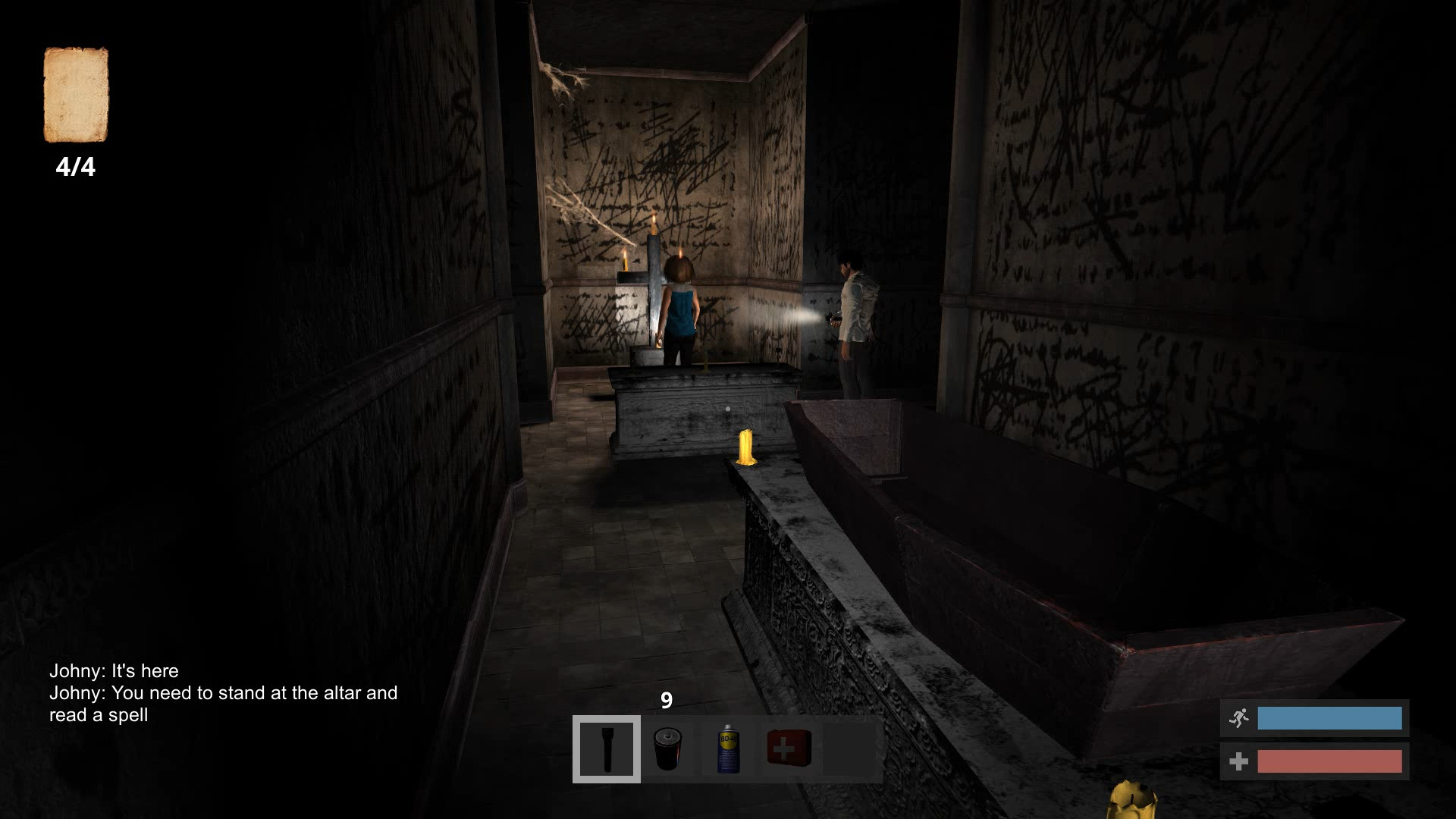Click the 4/4 notes counter

(77, 165)
